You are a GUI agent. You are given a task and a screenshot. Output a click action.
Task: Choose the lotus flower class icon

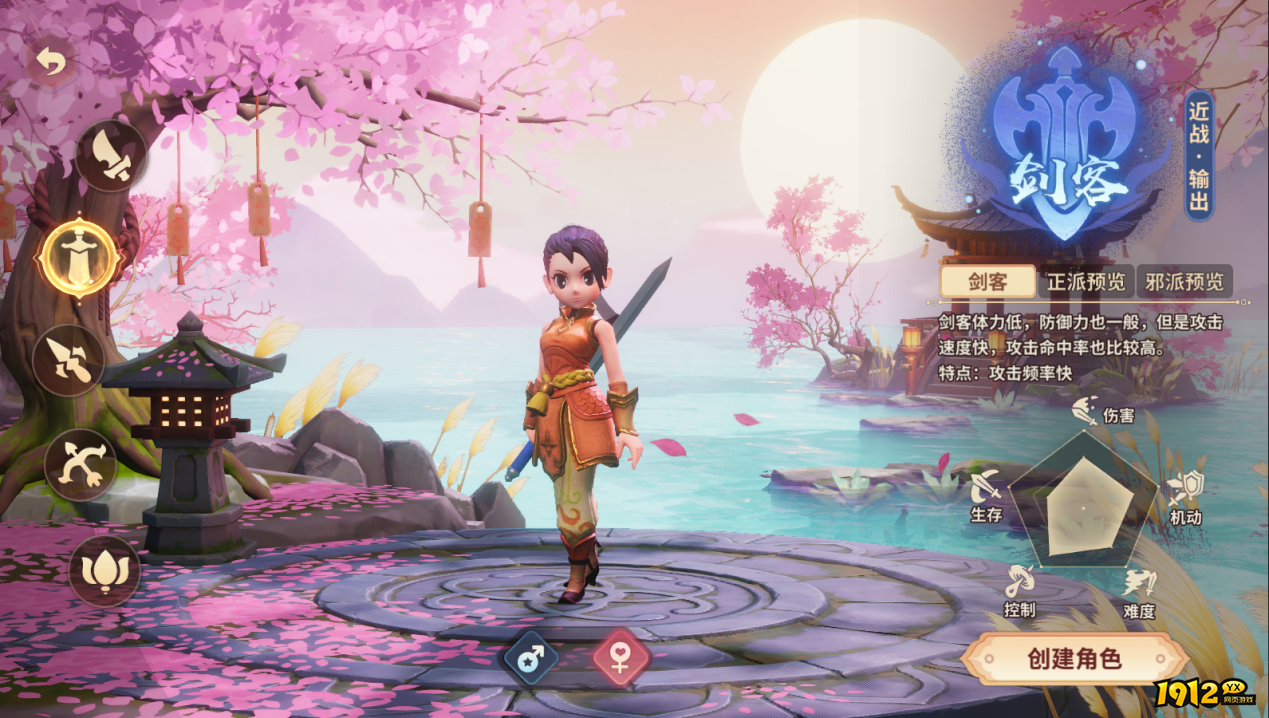click(x=104, y=570)
